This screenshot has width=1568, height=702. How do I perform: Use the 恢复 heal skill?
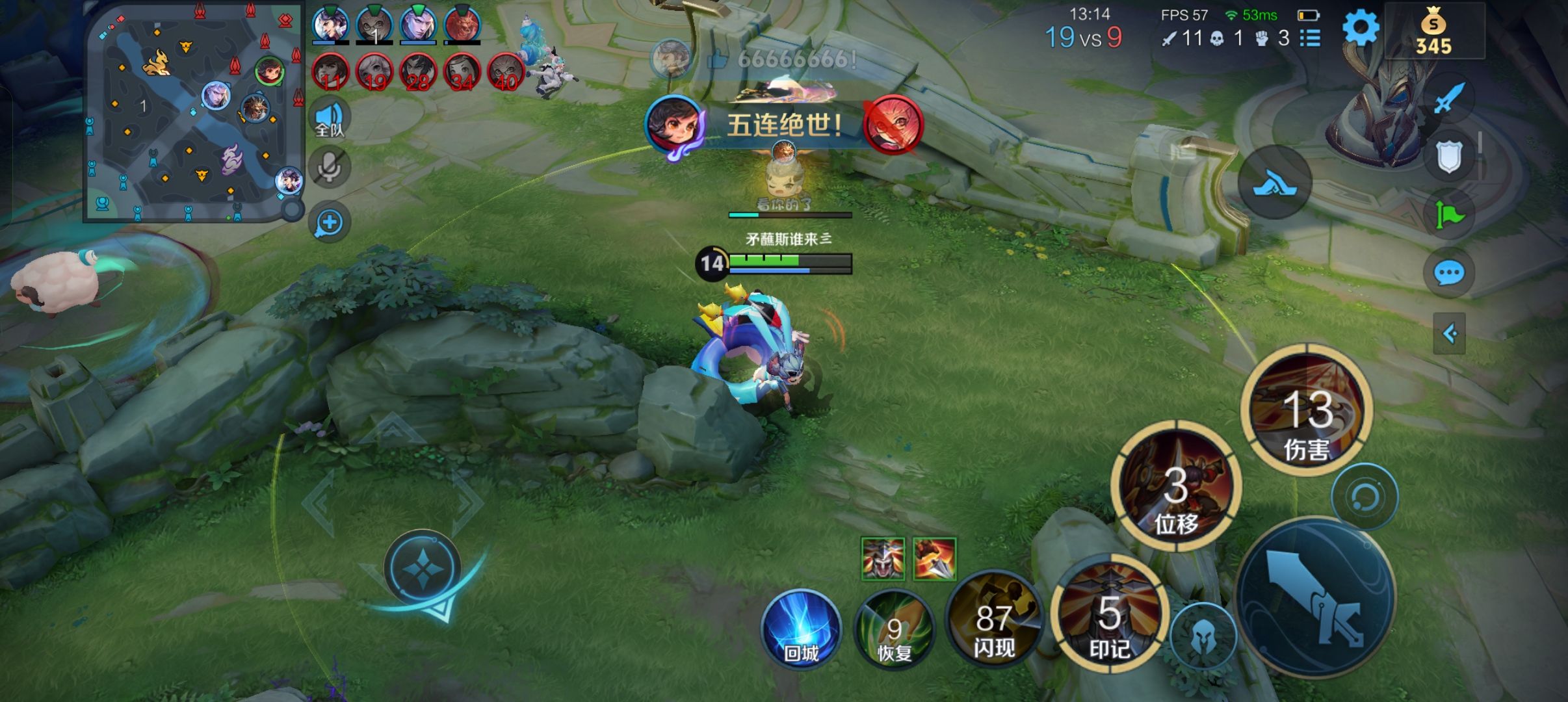point(895,629)
